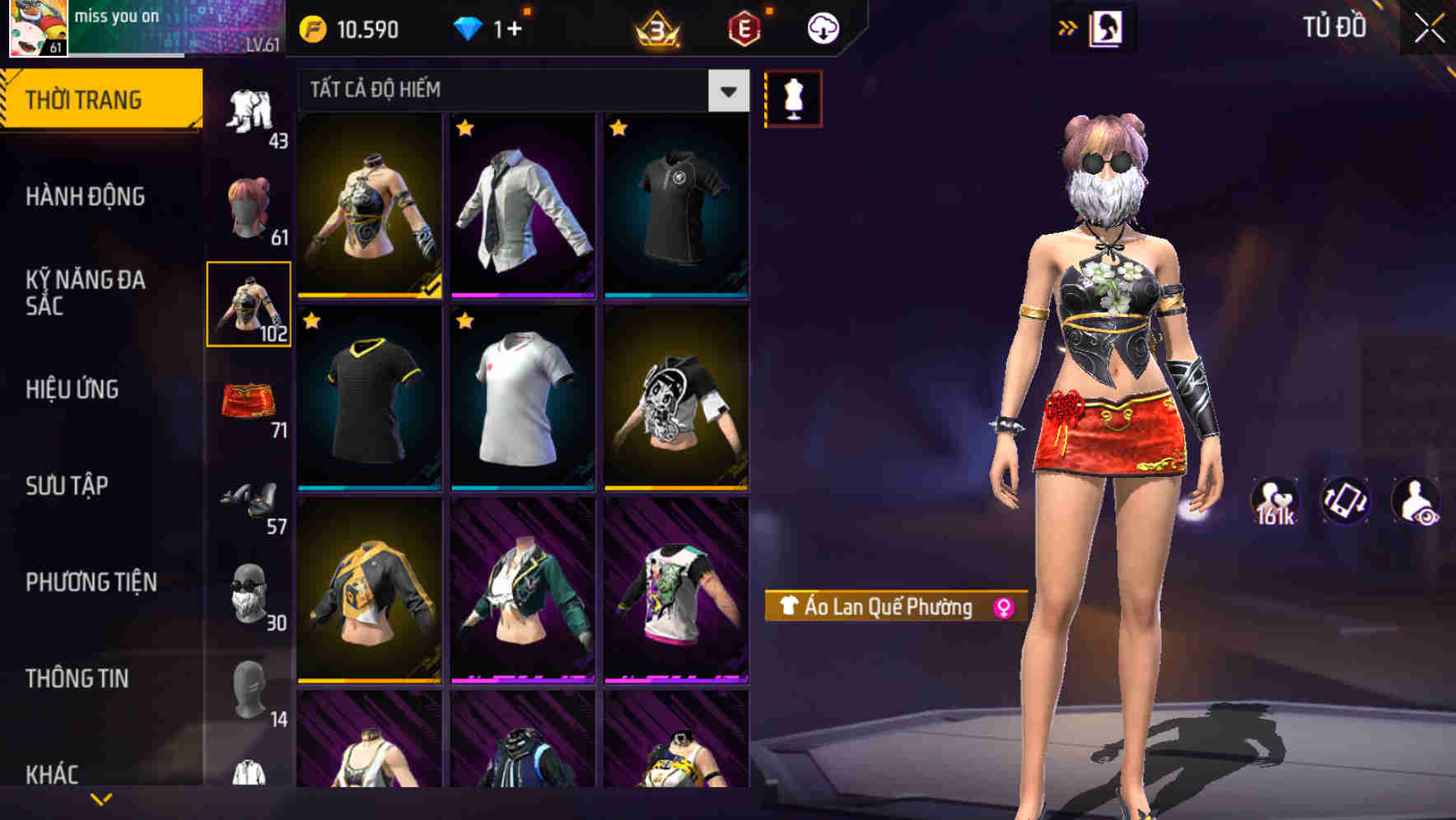
Task: Open the face mask category with 30 items
Action: point(251,597)
